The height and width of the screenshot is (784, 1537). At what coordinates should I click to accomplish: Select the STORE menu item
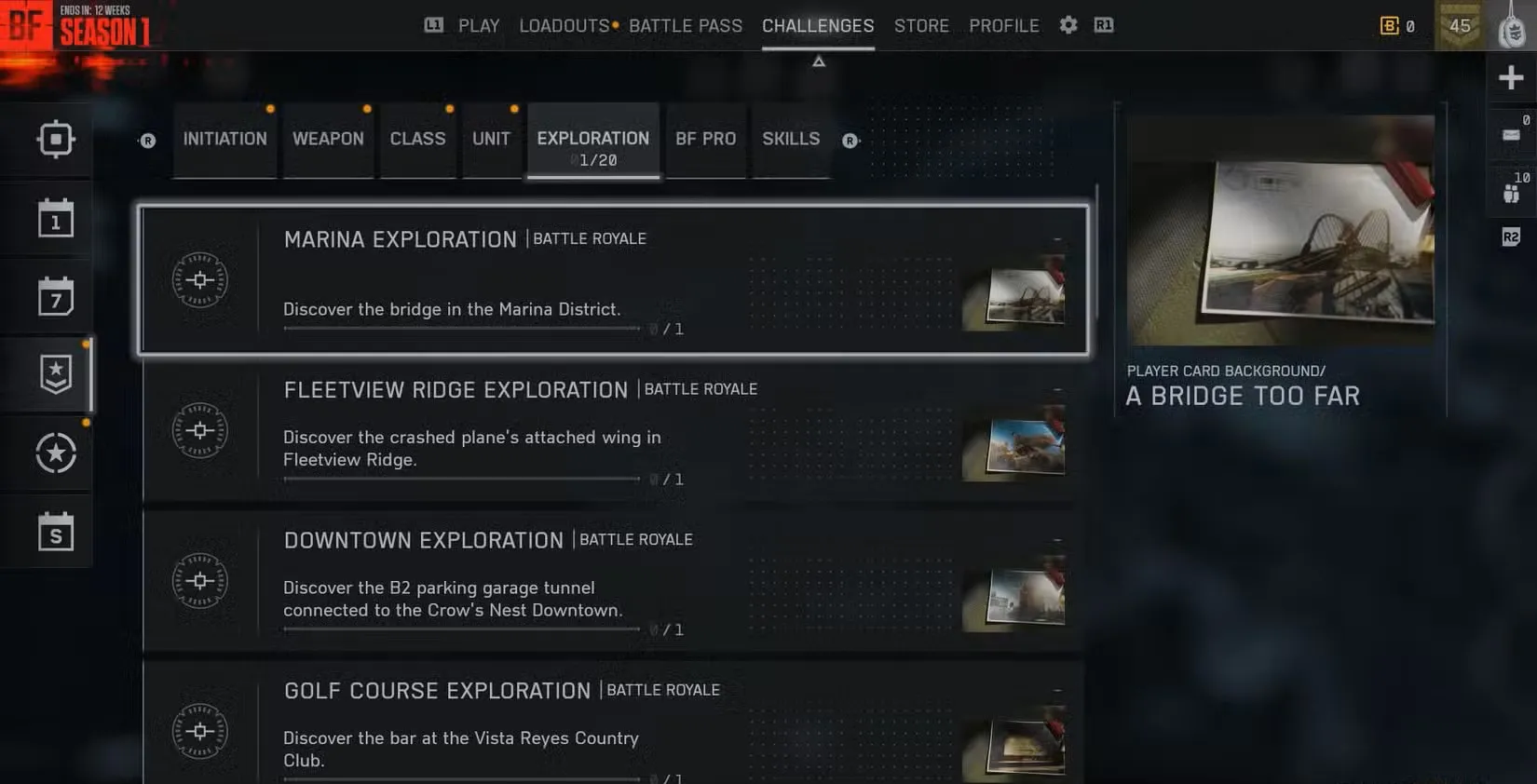point(921,25)
